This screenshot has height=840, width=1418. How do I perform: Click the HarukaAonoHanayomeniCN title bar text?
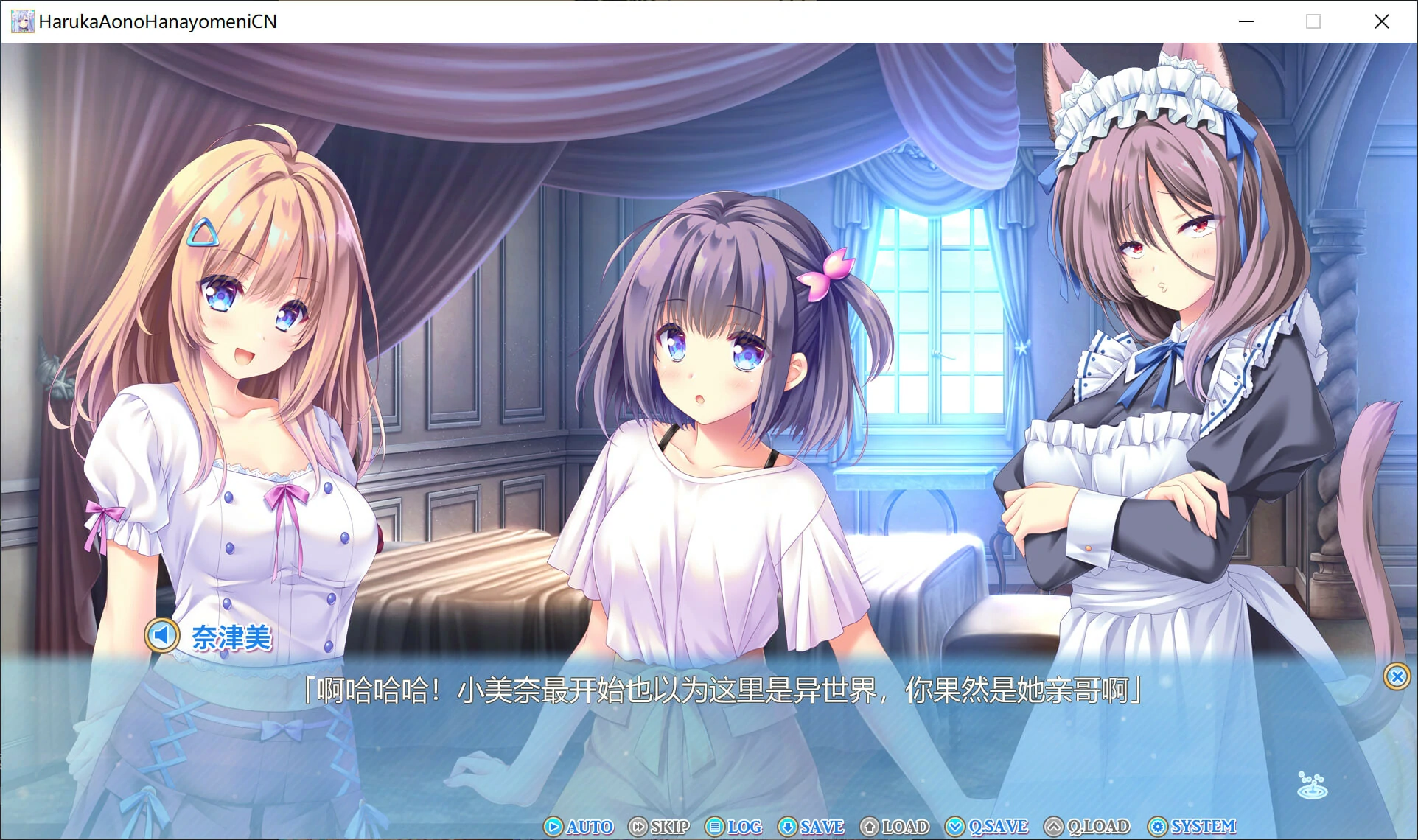pyautogui.click(x=158, y=21)
